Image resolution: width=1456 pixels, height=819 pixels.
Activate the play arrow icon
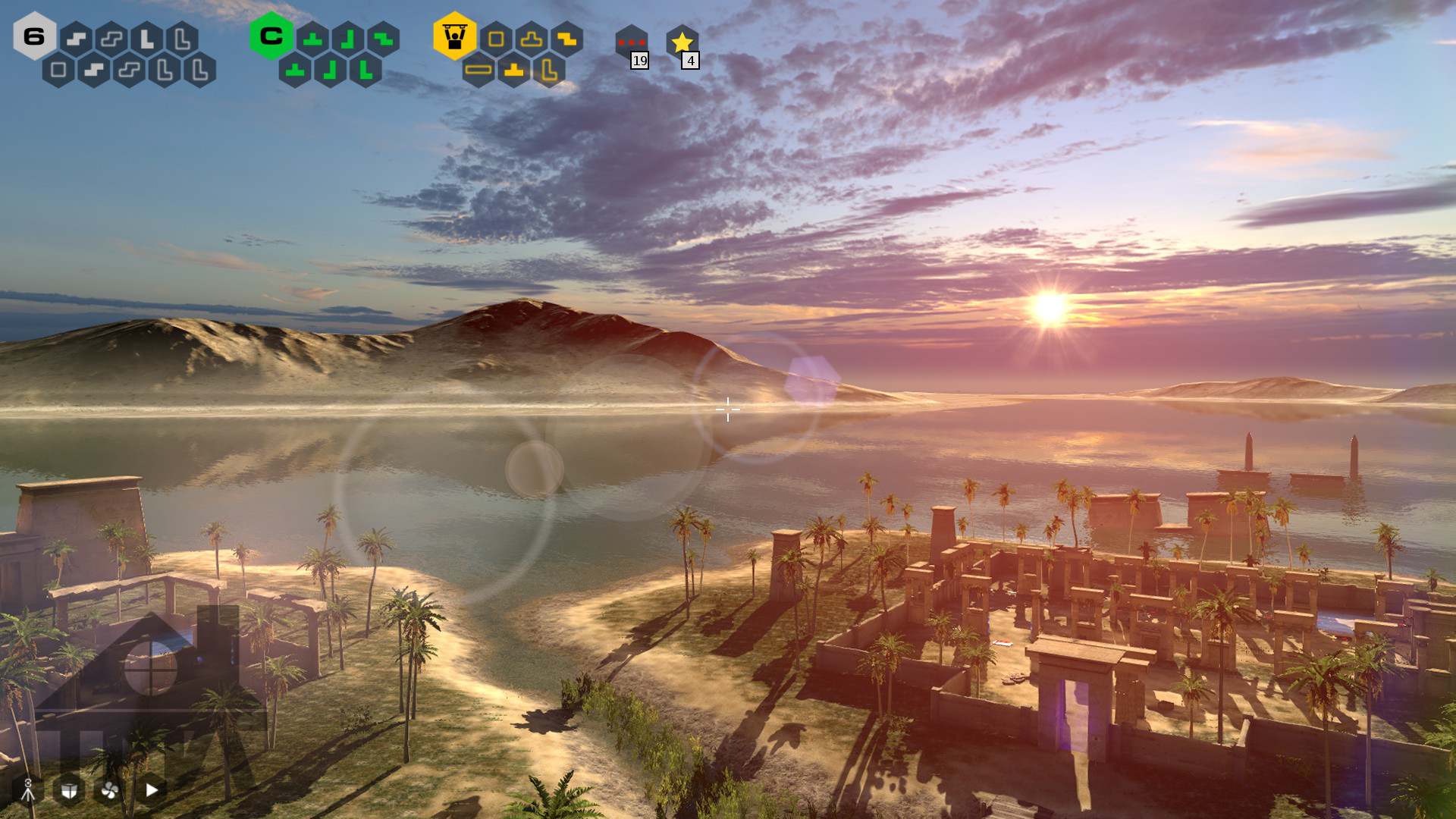point(152,790)
